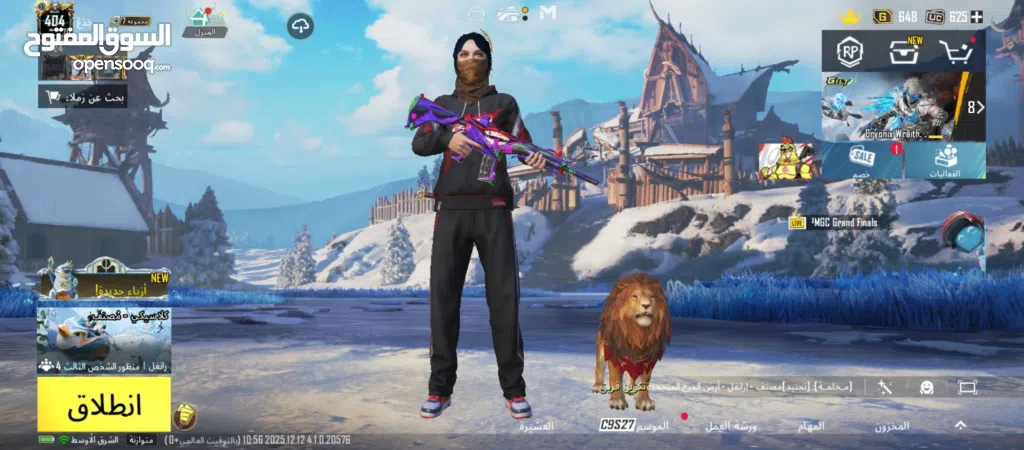Open the classic mode selection panel
This screenshot has height=450, width=1024.
click(x=103, y=340)
